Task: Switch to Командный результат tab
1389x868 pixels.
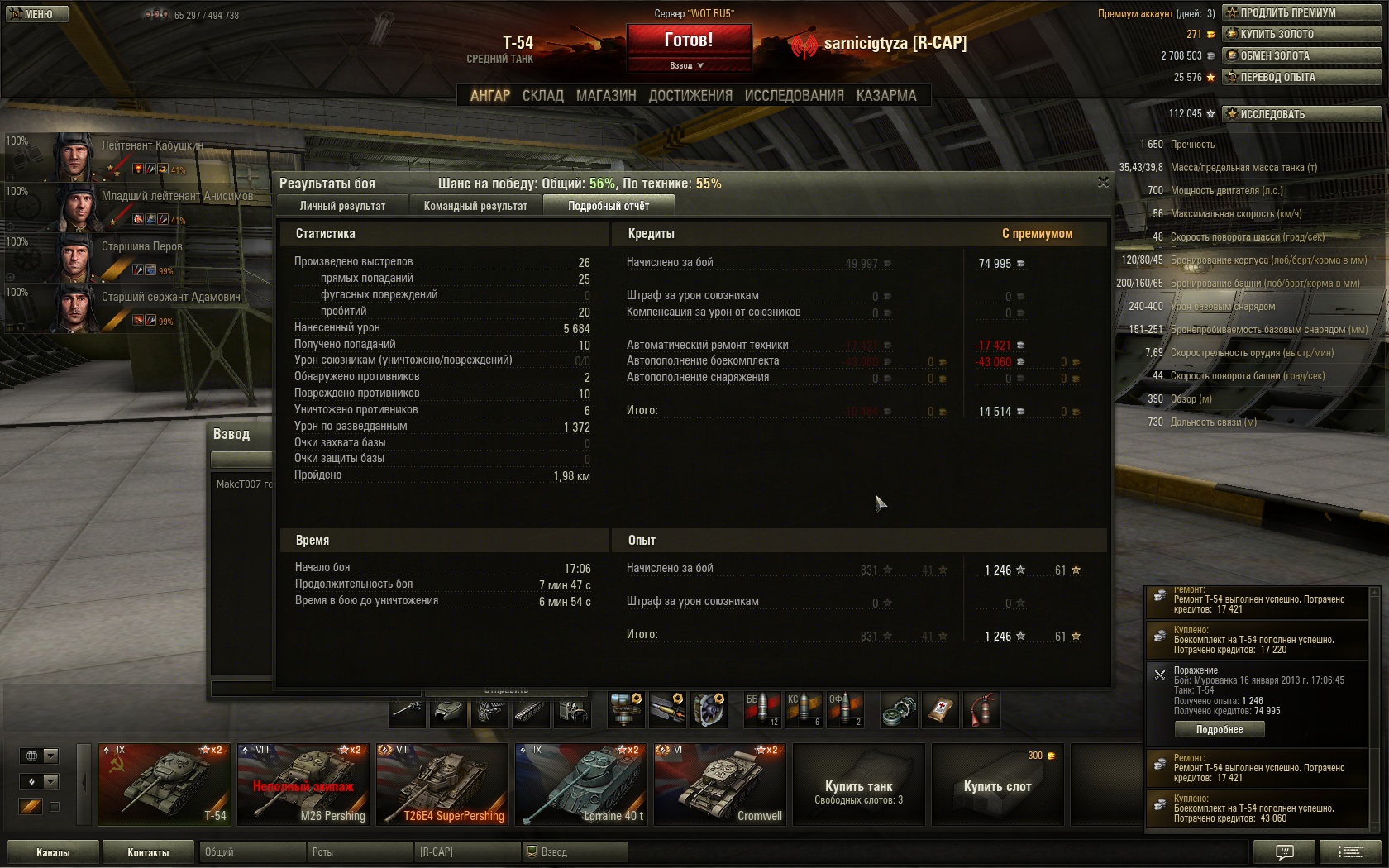Action: [475, 206]
